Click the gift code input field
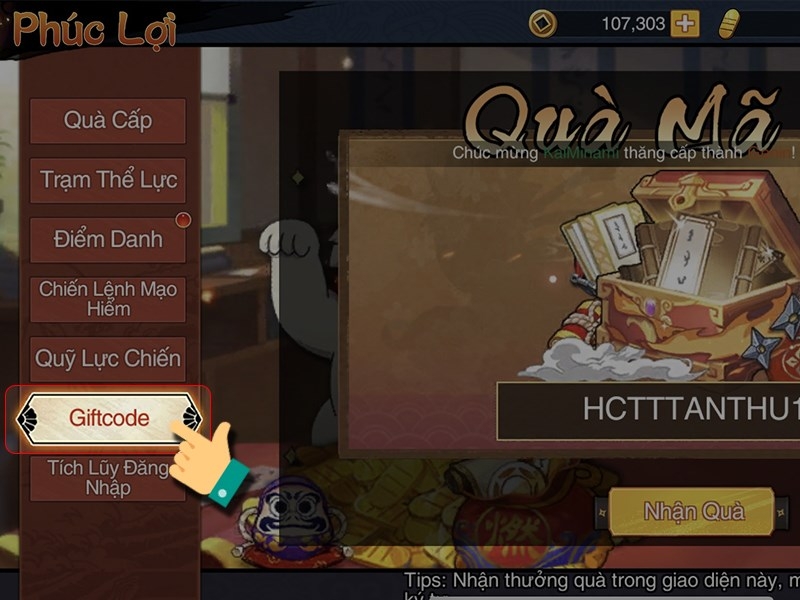800x600 pixels. click(650, 410)
